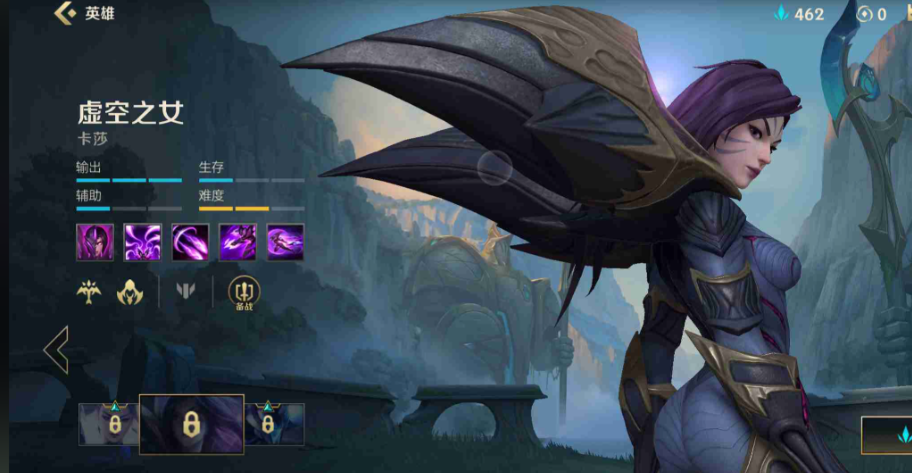Go to the previous champion with left arrow
This screenshot has width=912, height=473.
point(56,350)
